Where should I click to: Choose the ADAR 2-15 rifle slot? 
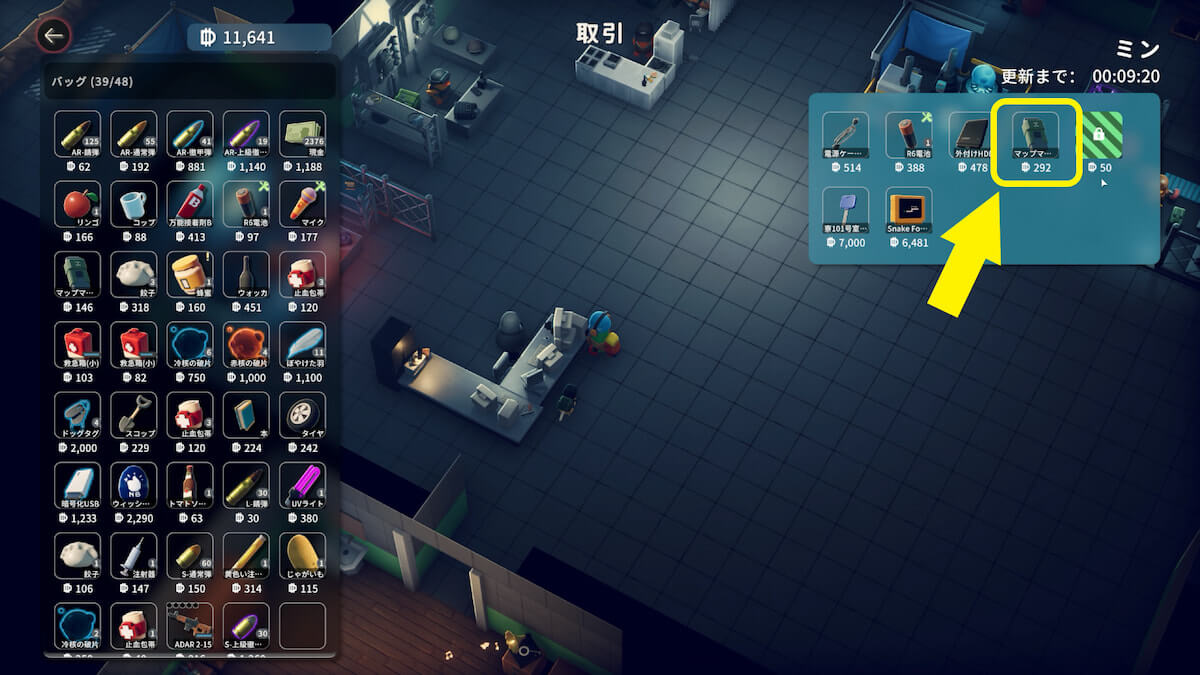tap(189, 625)
